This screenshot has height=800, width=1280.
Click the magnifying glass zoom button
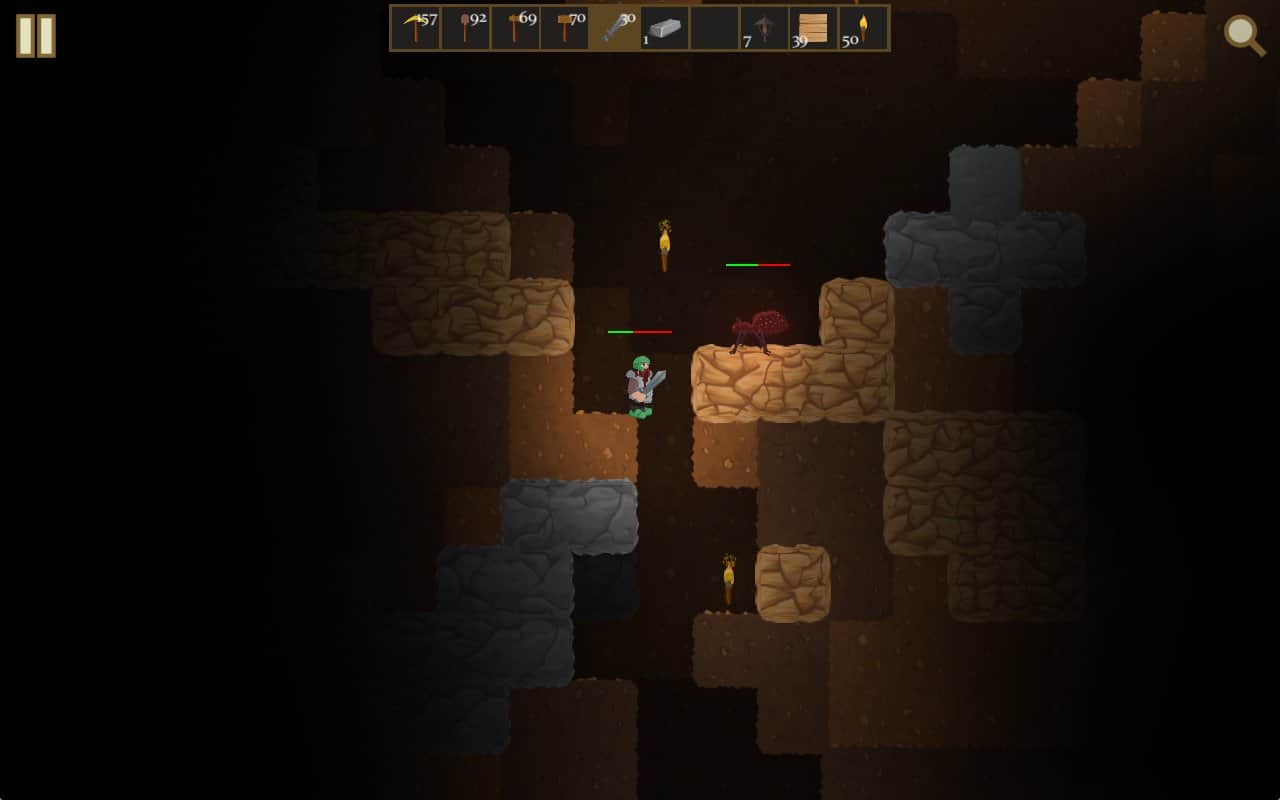pyautogui.click(x=1244, y=35)
